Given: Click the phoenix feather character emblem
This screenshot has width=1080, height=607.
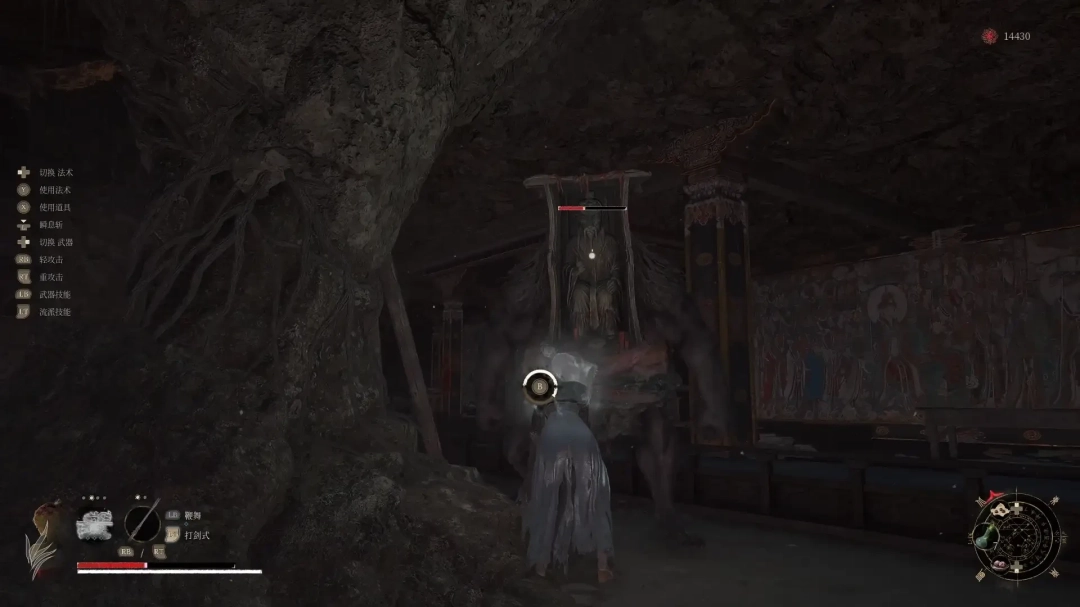Looking at the screenshot, I should click(42, 545).
